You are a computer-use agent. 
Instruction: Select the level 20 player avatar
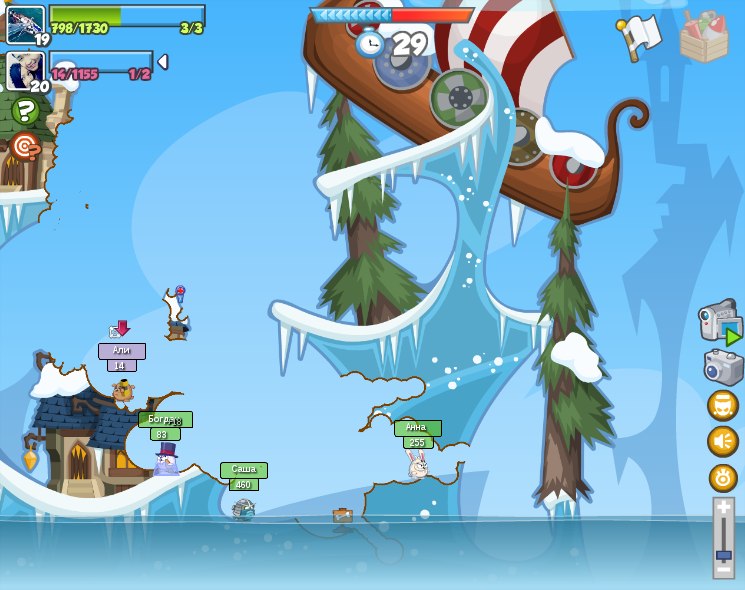tap(24, 70)
